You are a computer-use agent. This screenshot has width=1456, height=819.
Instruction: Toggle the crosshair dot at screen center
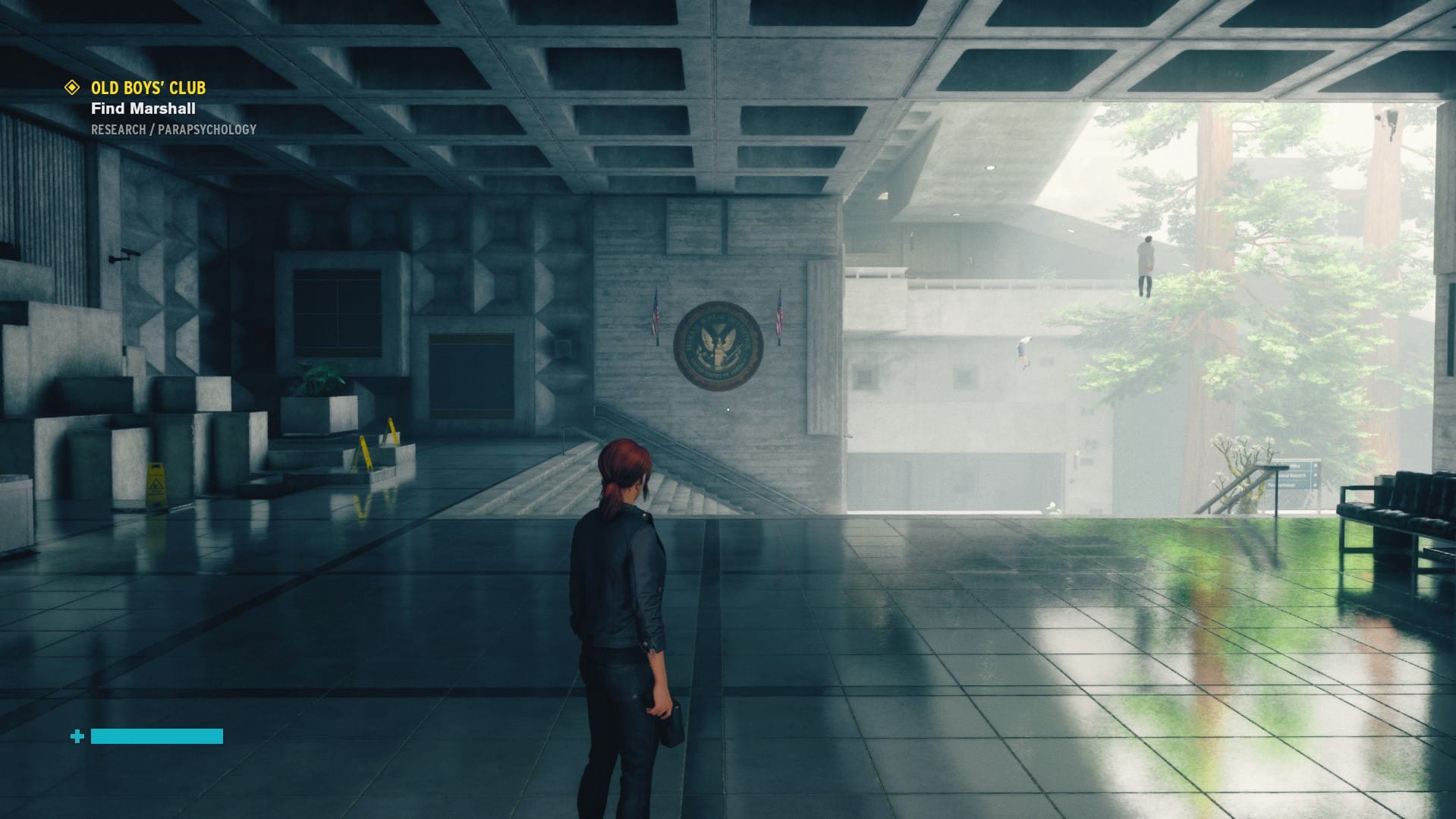pos(728,410)
